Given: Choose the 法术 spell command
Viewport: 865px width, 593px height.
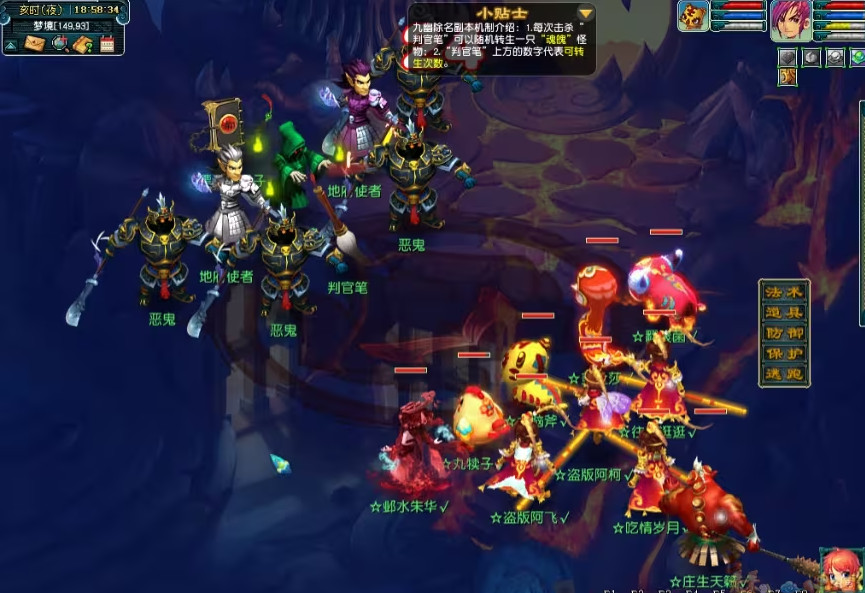Looking at the screenshot, I should (784, 292).
